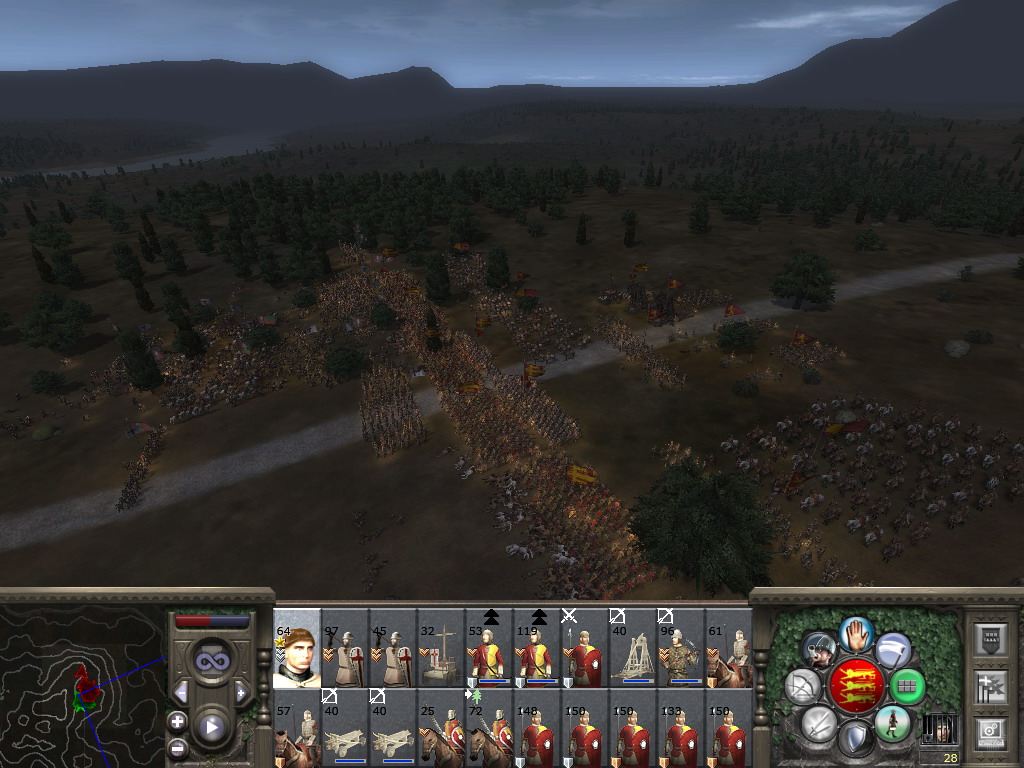Click the play speed button
Screen dimensions: 1024x768
(211, 727)
